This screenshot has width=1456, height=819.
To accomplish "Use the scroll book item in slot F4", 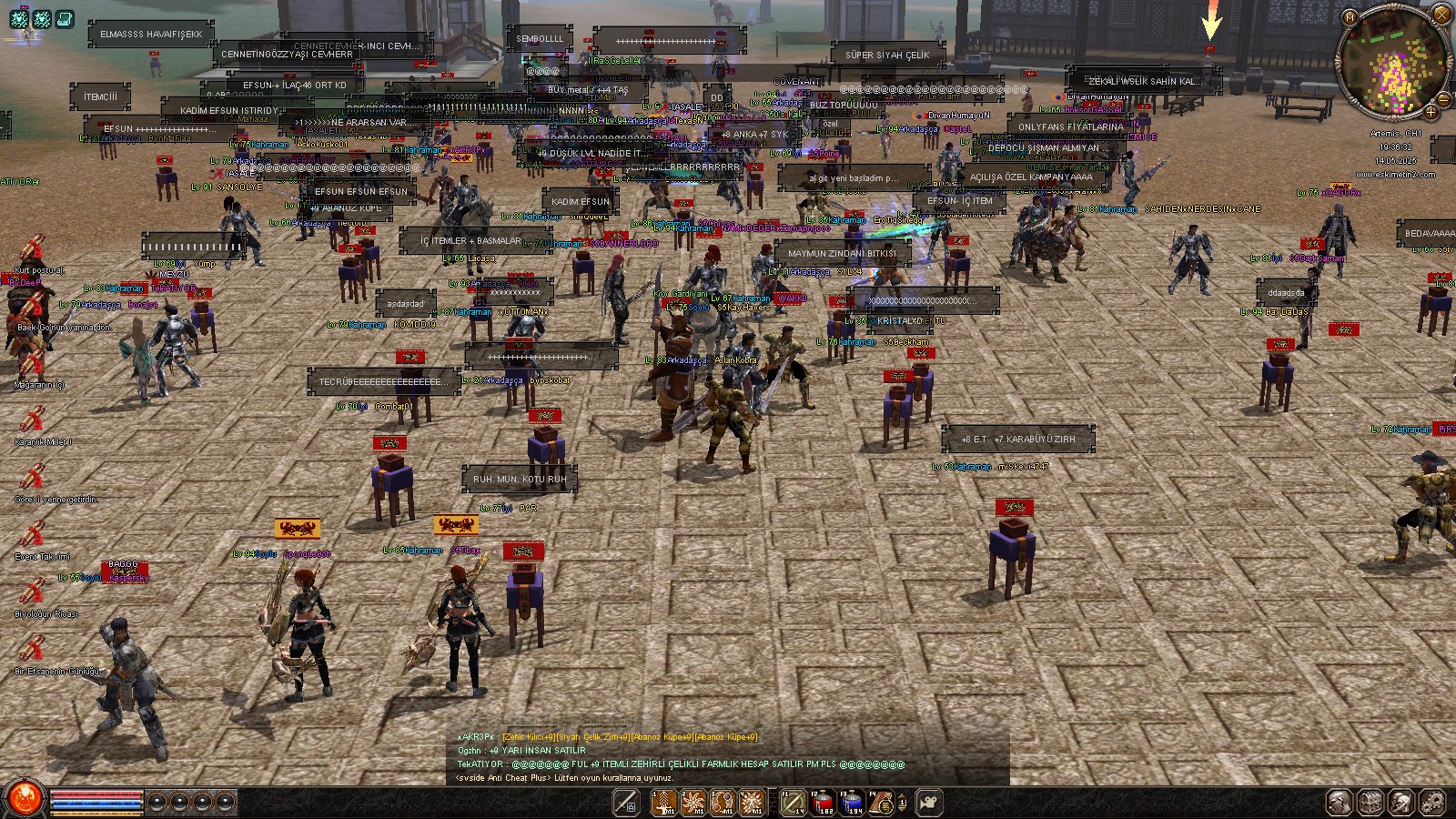I will (x=882, y=803).
